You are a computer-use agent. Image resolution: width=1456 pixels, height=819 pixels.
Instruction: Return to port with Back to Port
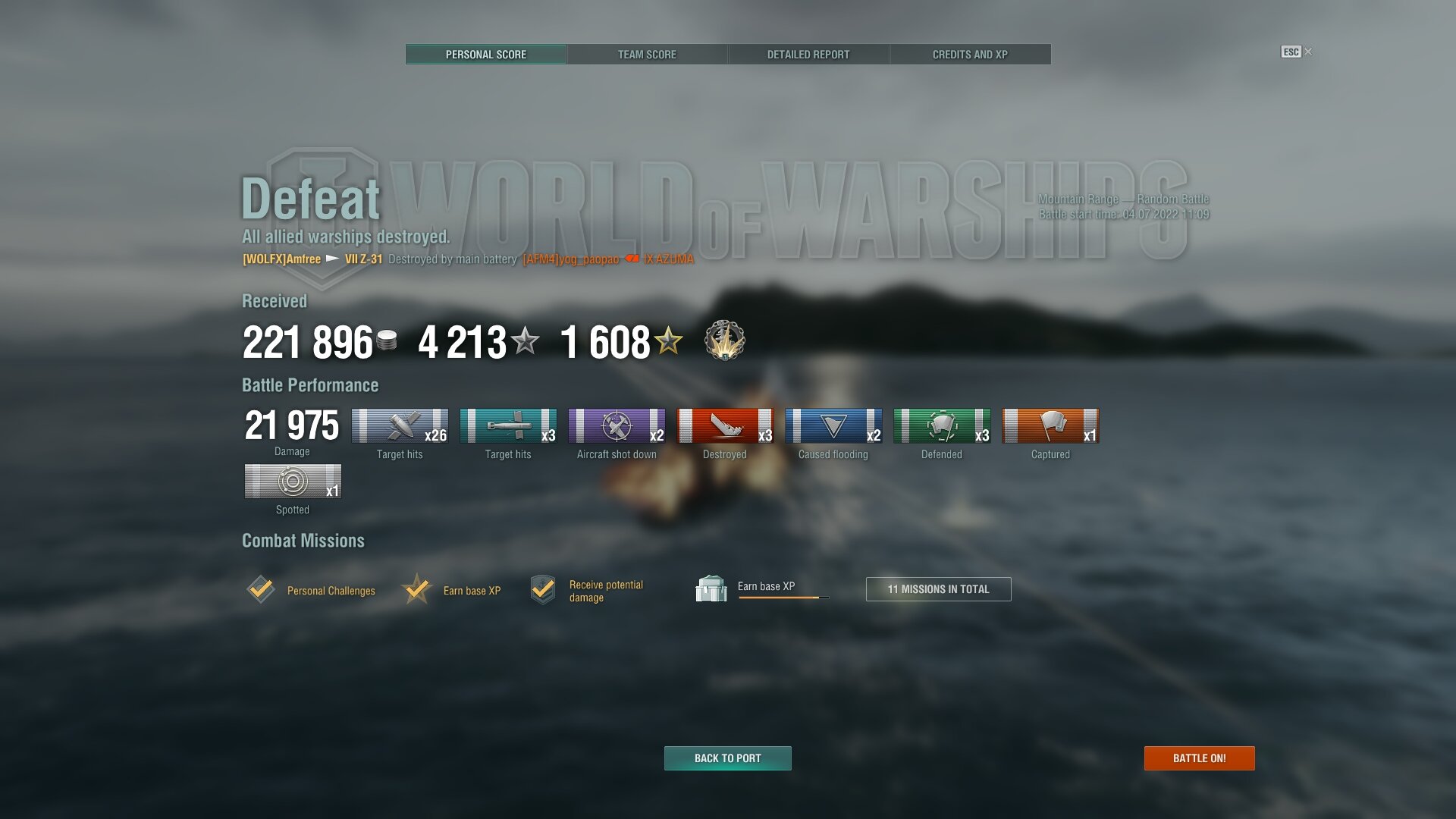[727, 758]
